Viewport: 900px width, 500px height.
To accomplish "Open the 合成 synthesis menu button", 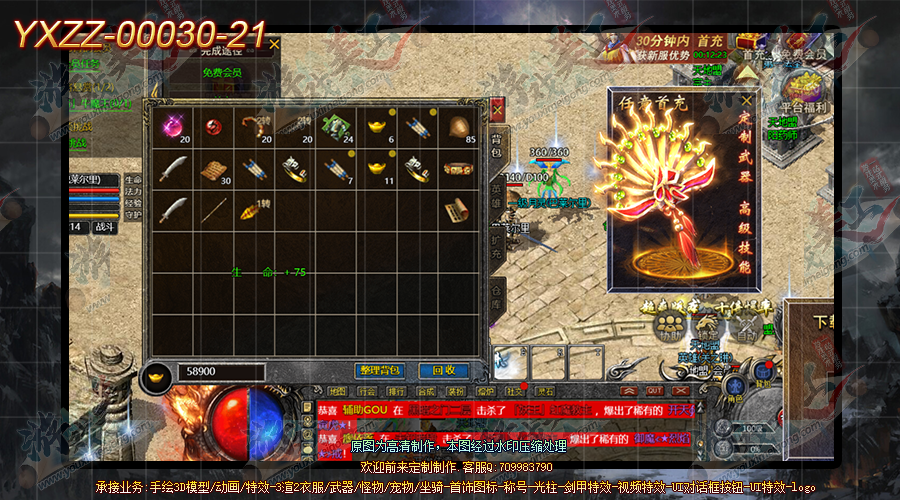I will click(427, 391).
